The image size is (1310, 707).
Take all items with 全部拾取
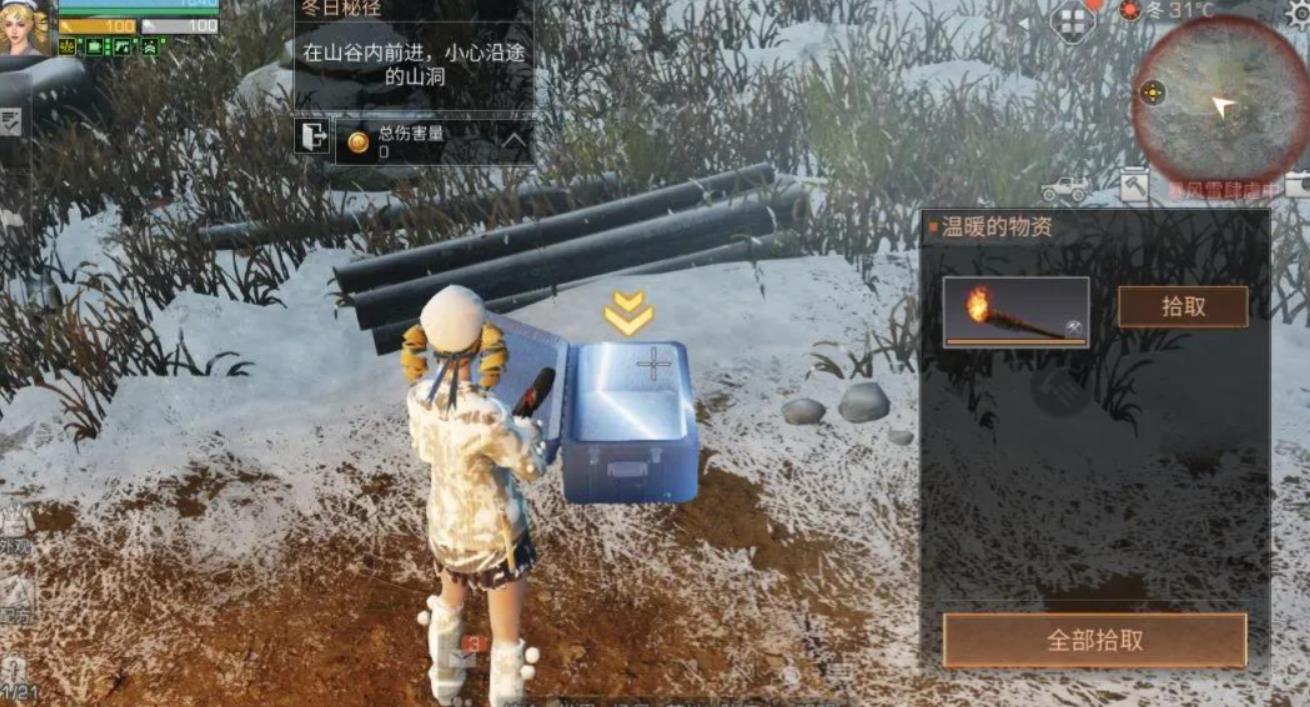point(1094,640)
